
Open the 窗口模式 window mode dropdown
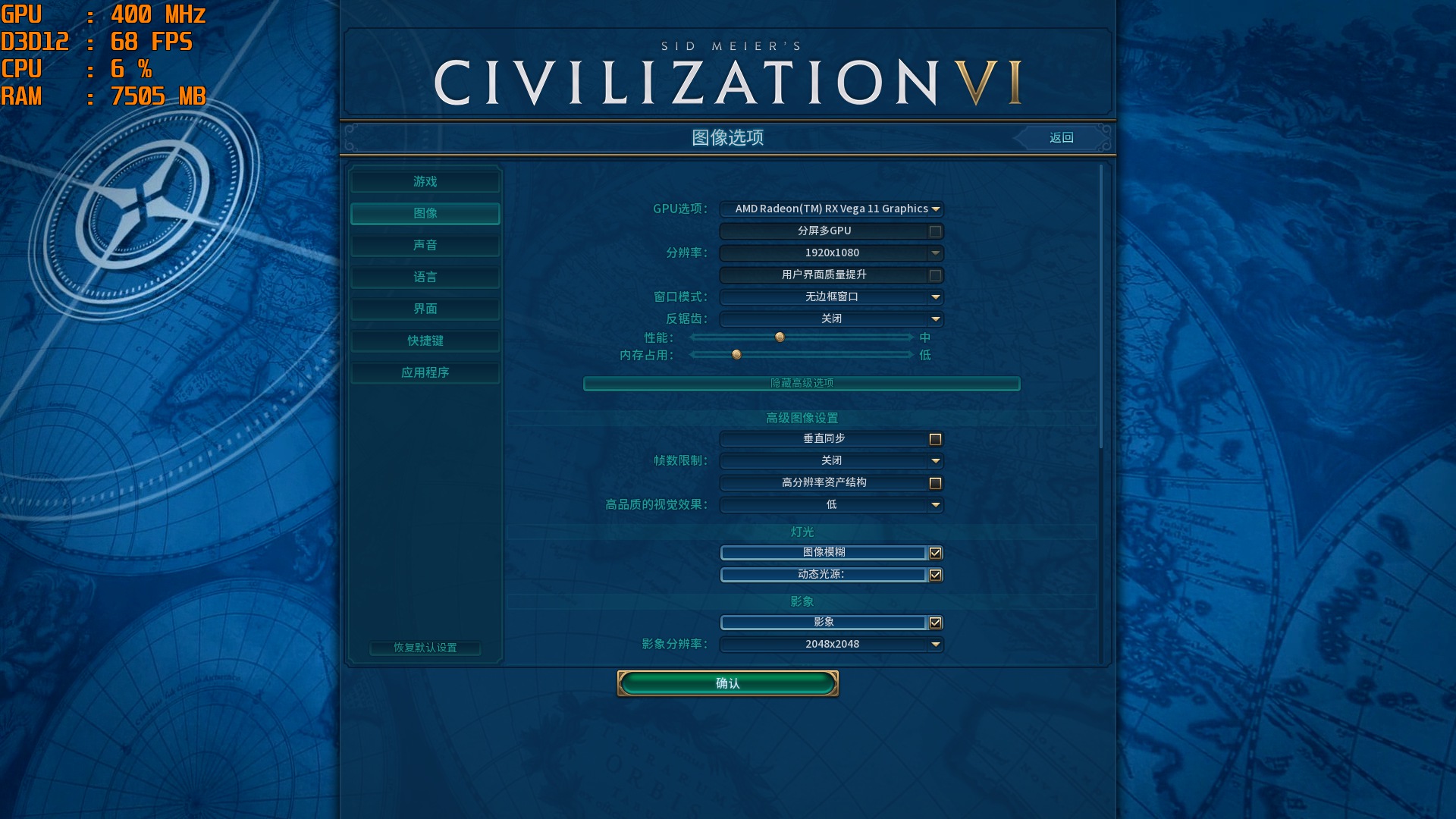(x=830, y=297)
